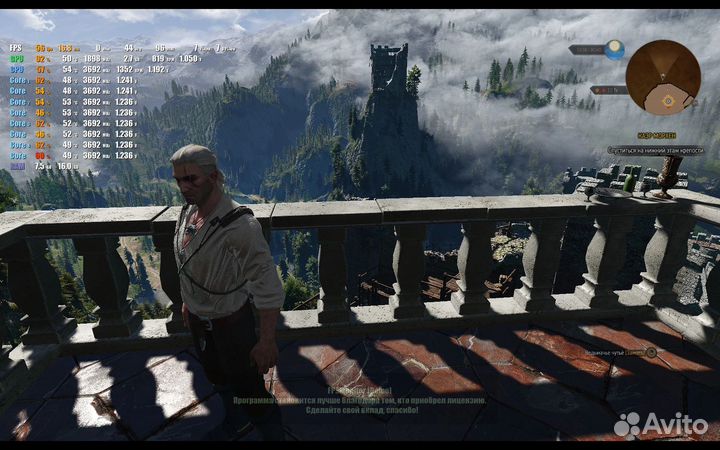Click the time-of-day sun icon
This screenshot has width=720, height=450.
(x=614, y=49)
